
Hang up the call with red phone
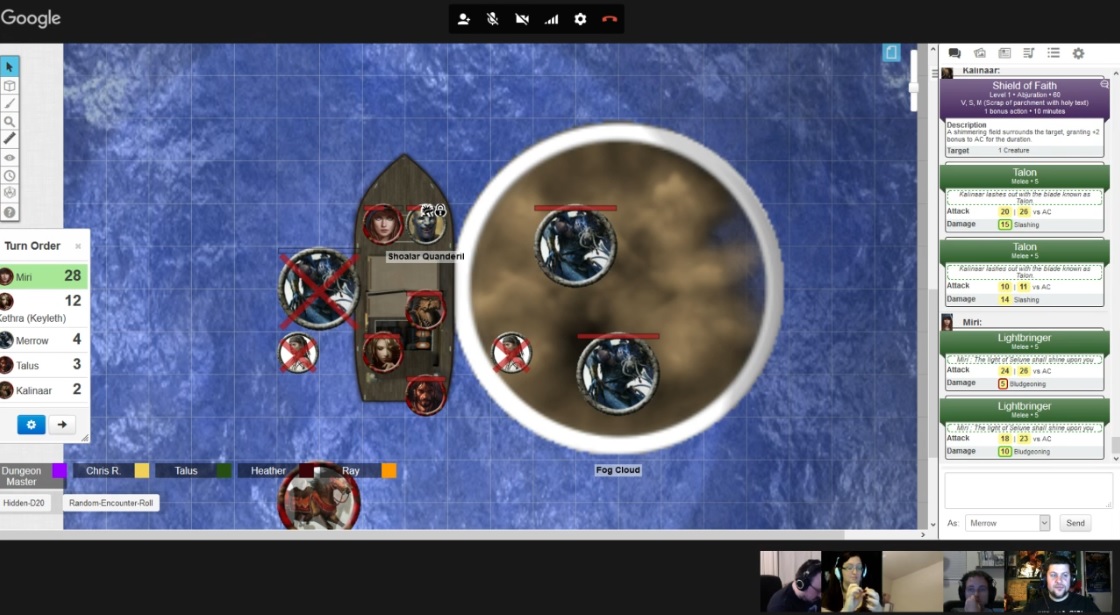[x=610, y=19]
